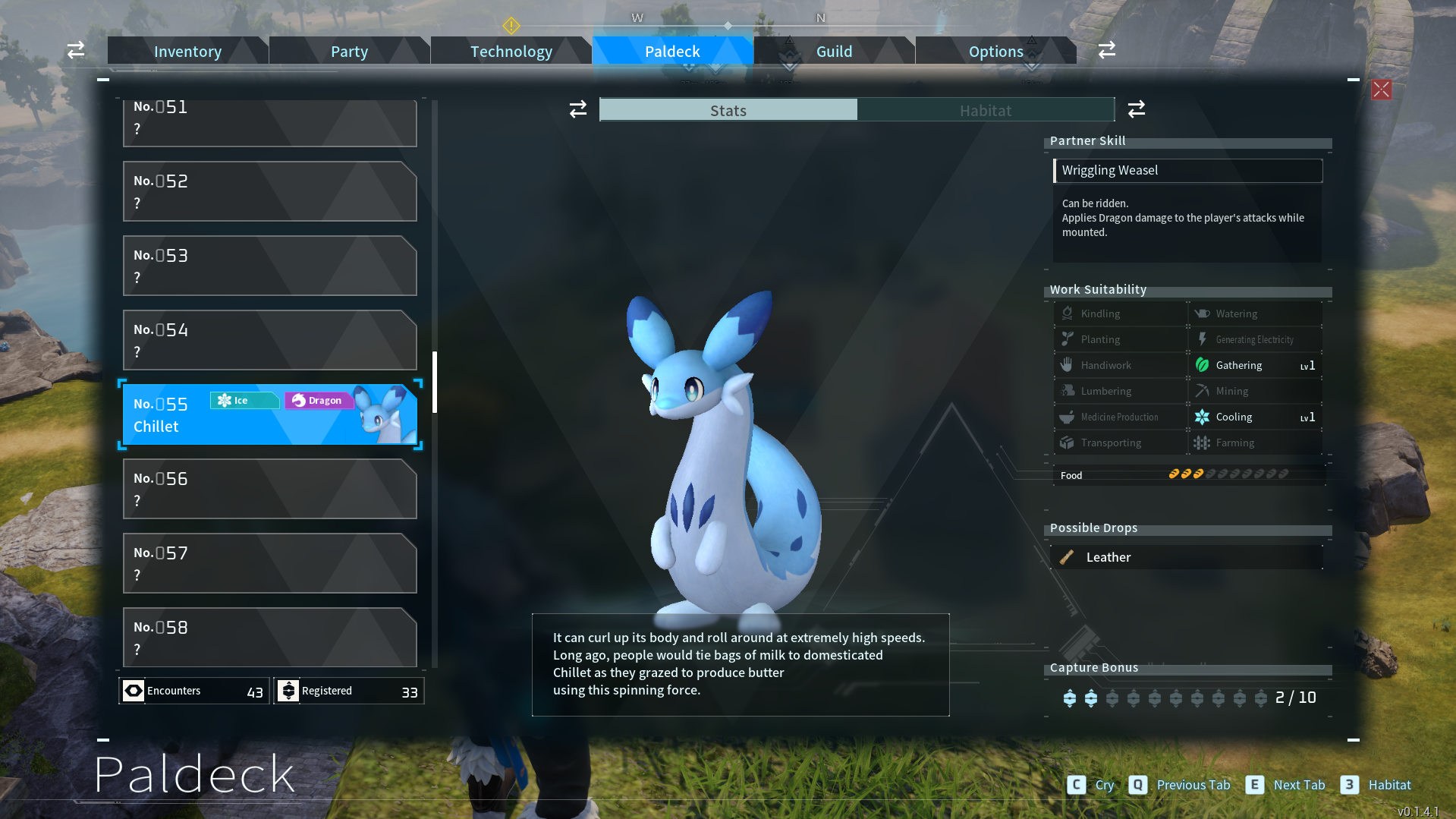Screen dimensions: 1456x819
Task: Open the Technology tab
Action: pyautogui.click(x=511, y=51)
